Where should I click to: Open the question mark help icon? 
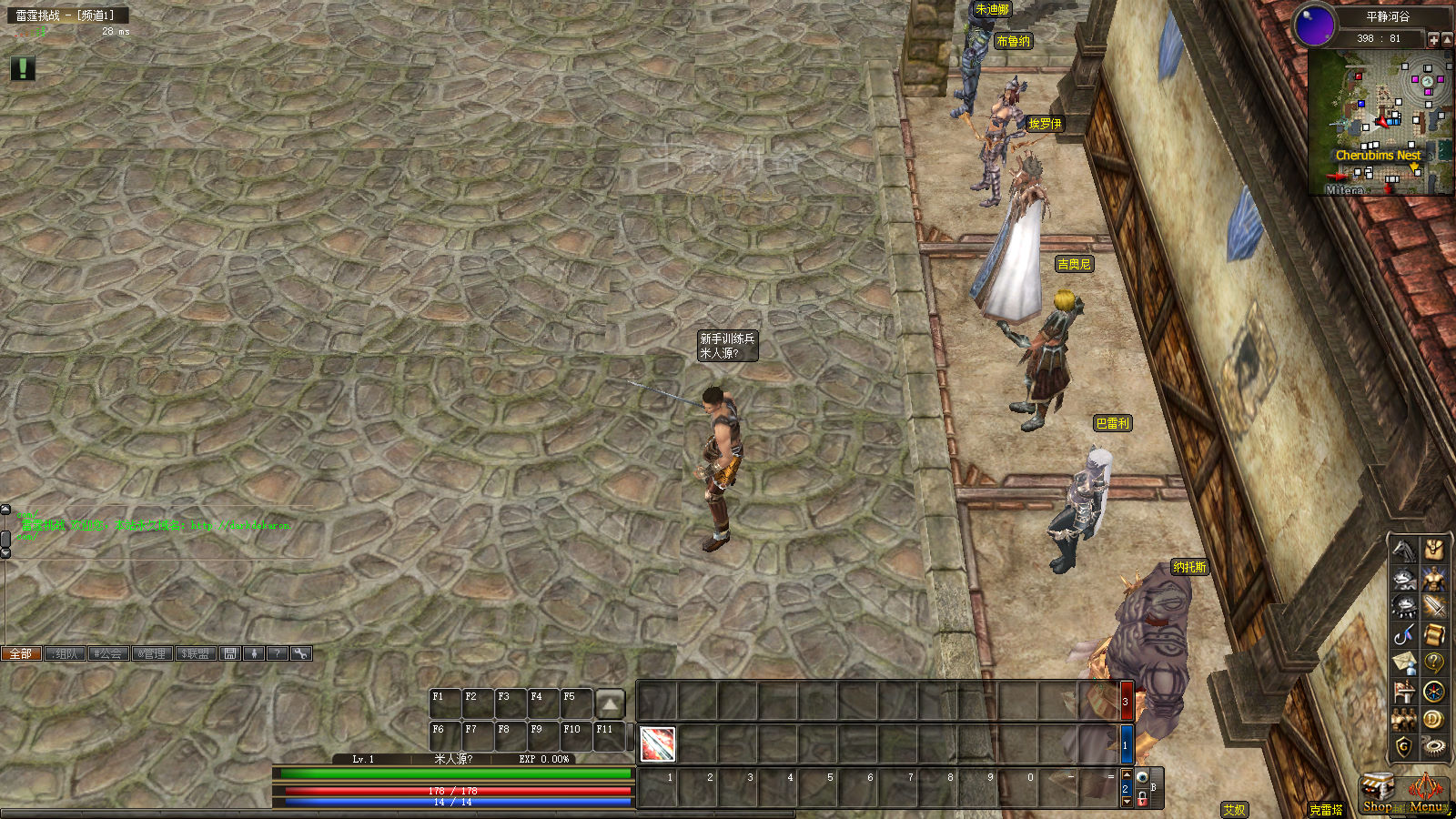coord(1434,663)
